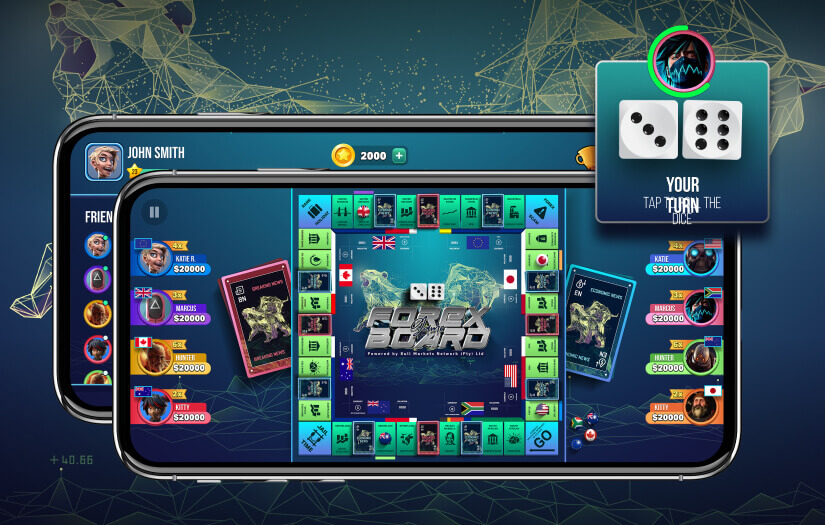Open John Smith's profile avatar
Image resolution: width=825 pixels, height=525 pixels.
pos(103,159)
